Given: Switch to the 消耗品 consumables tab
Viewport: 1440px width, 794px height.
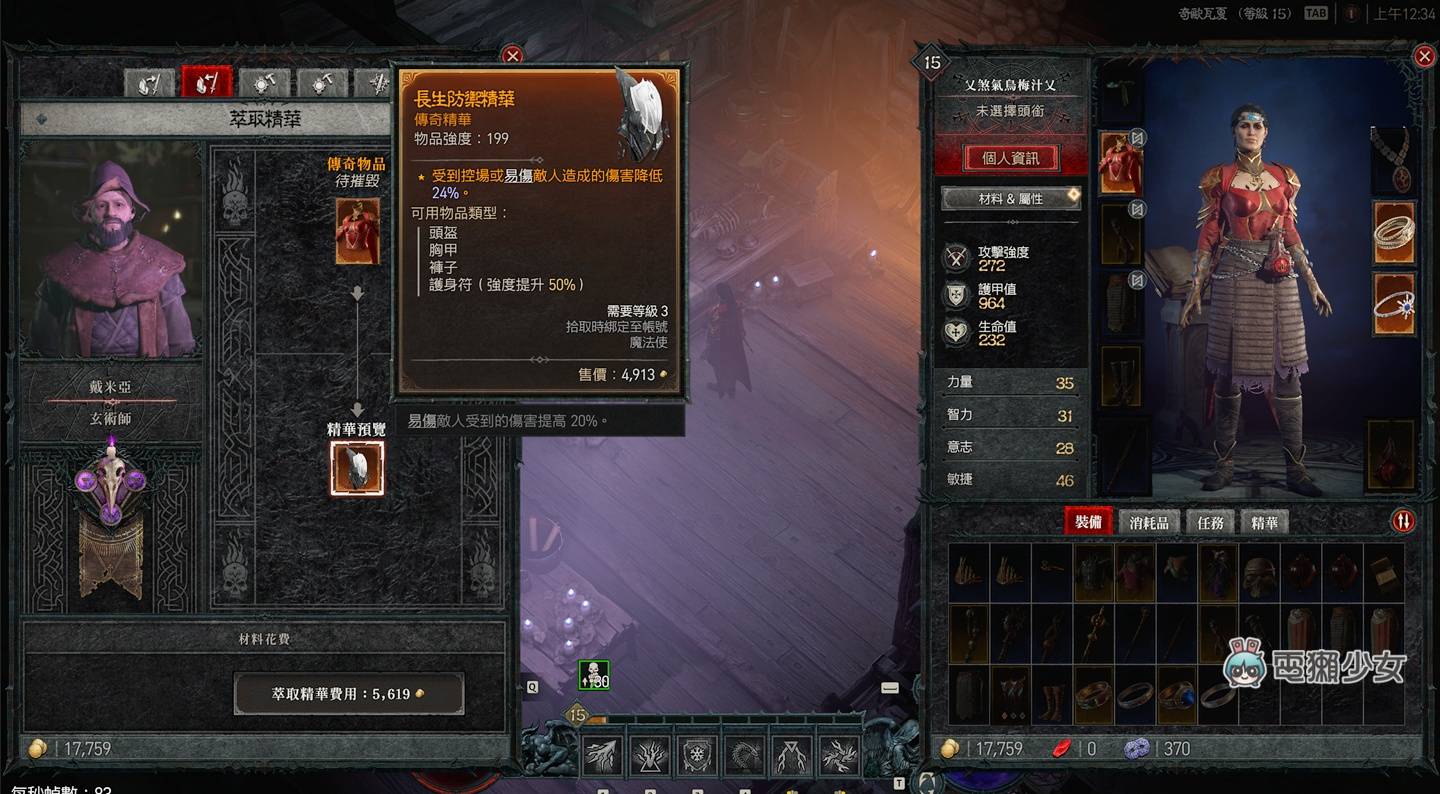Looking at the screenshot, I should click(1149, 522).
